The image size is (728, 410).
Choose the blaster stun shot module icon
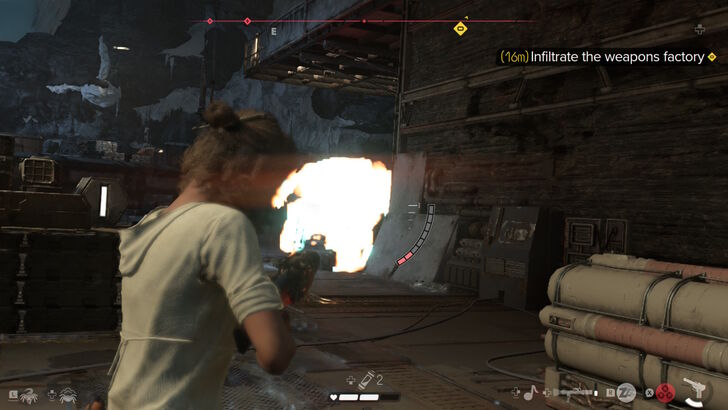tap(626, 393)
